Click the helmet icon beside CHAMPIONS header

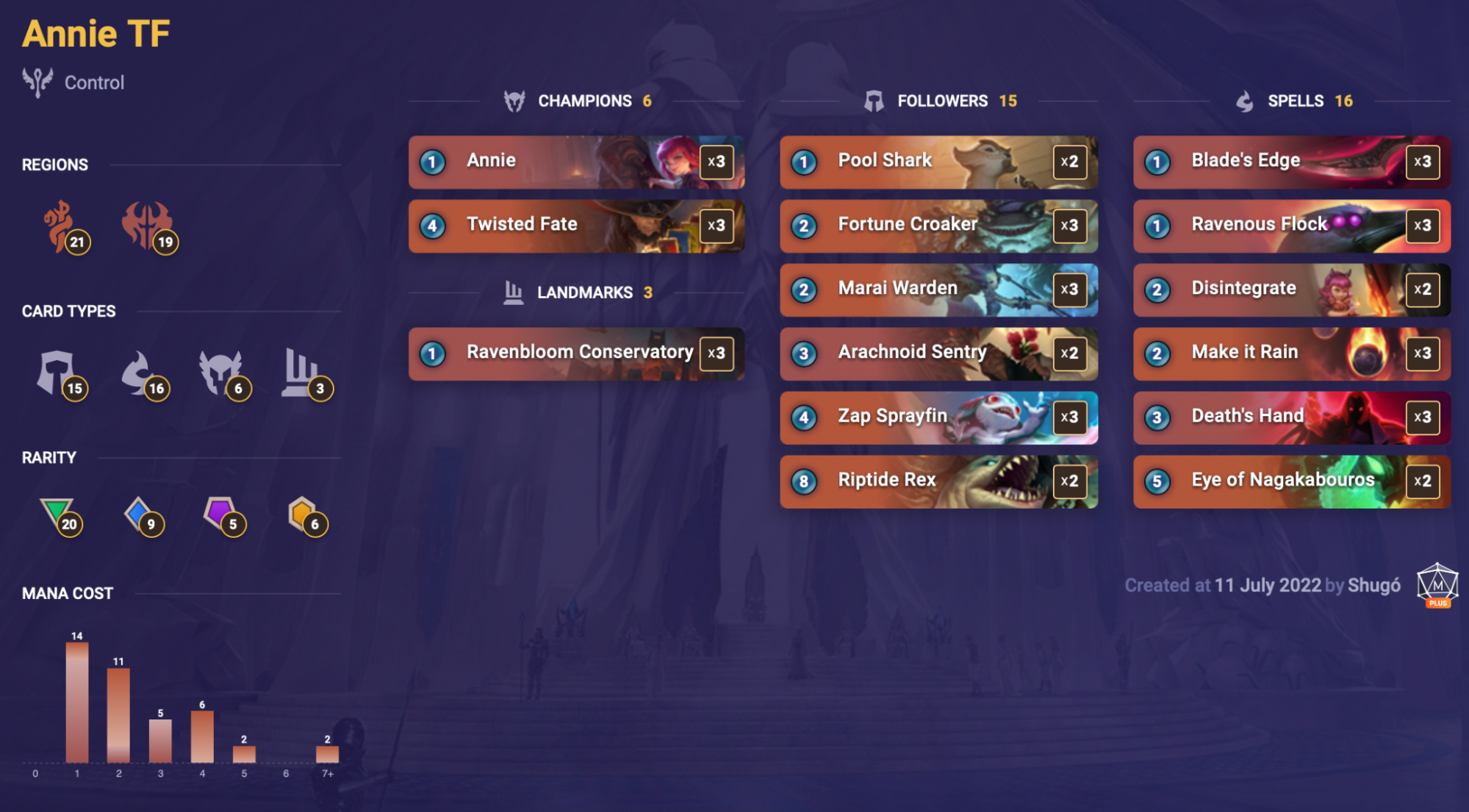click(x=514, y=101)
